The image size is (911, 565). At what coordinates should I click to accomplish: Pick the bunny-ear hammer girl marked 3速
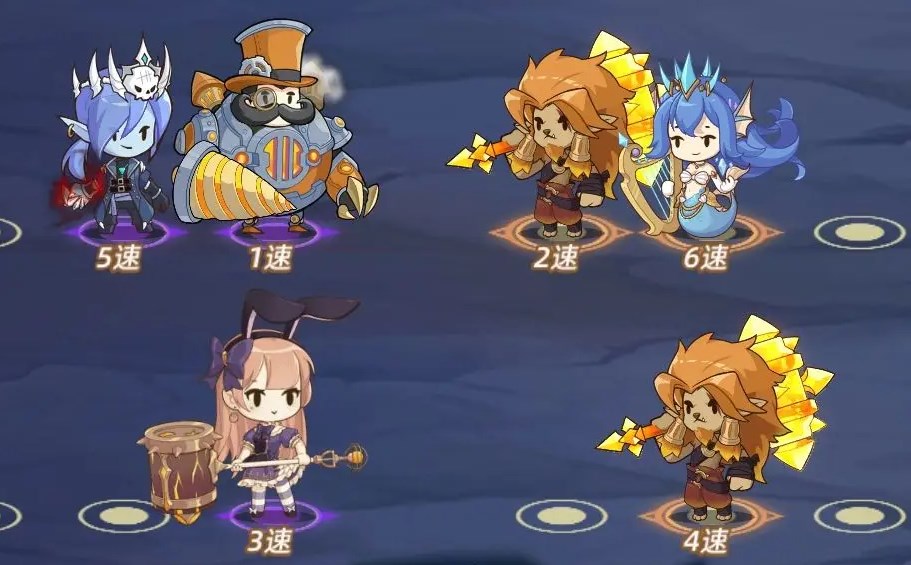[x=262, y=420]
